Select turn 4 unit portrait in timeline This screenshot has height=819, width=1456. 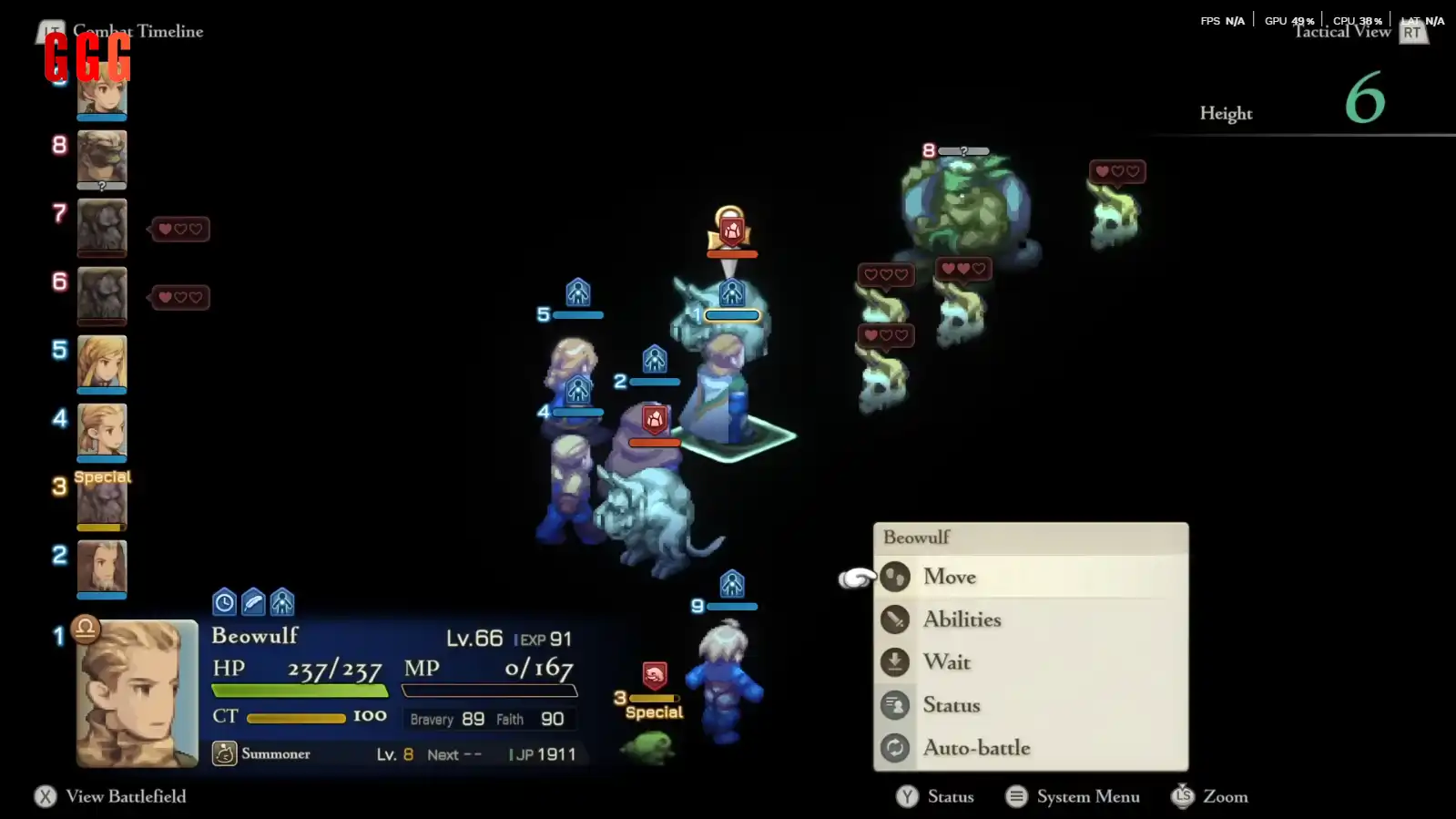click(102, 431)
